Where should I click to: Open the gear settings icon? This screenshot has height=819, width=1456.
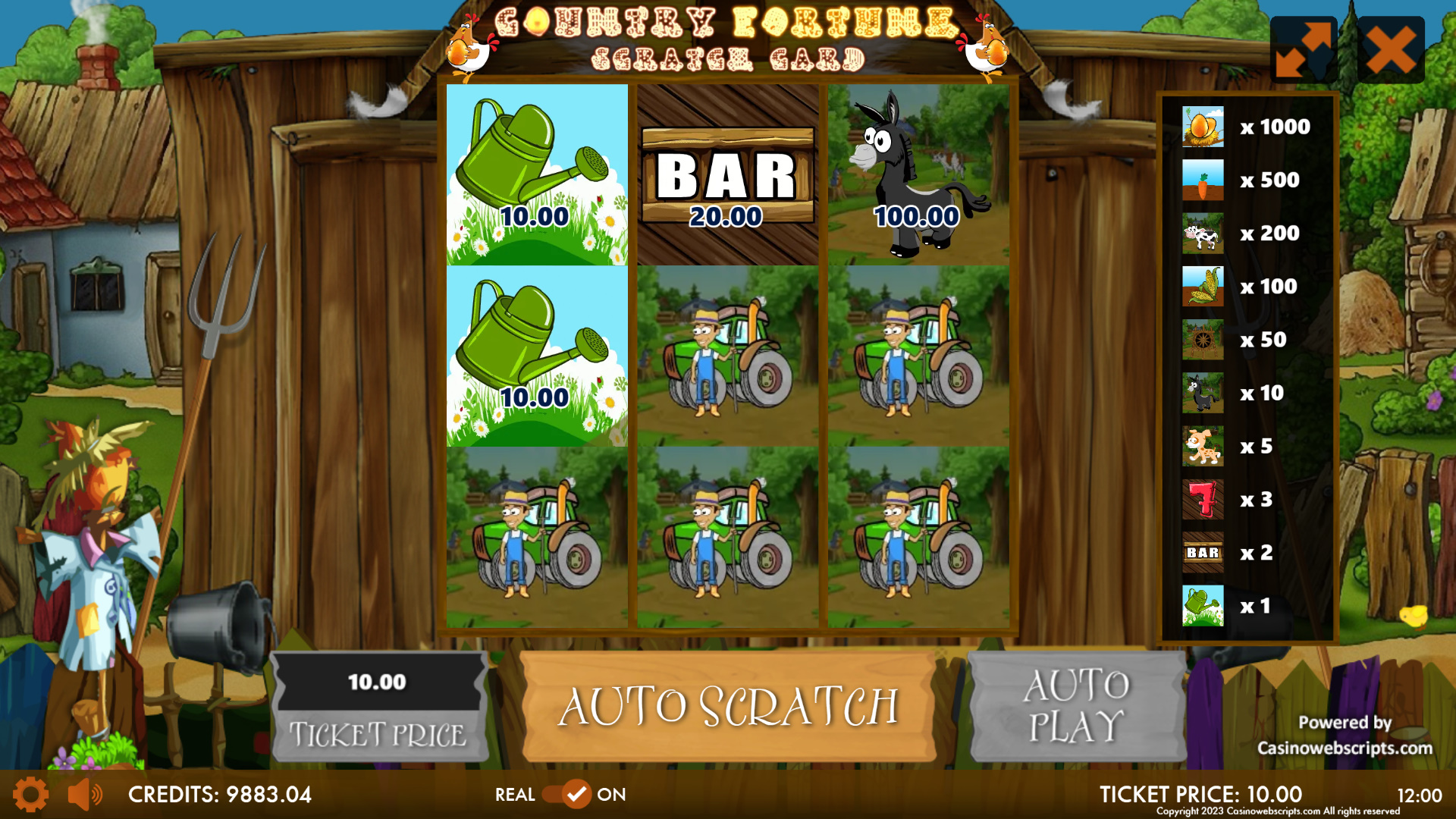tap(30, 795)
